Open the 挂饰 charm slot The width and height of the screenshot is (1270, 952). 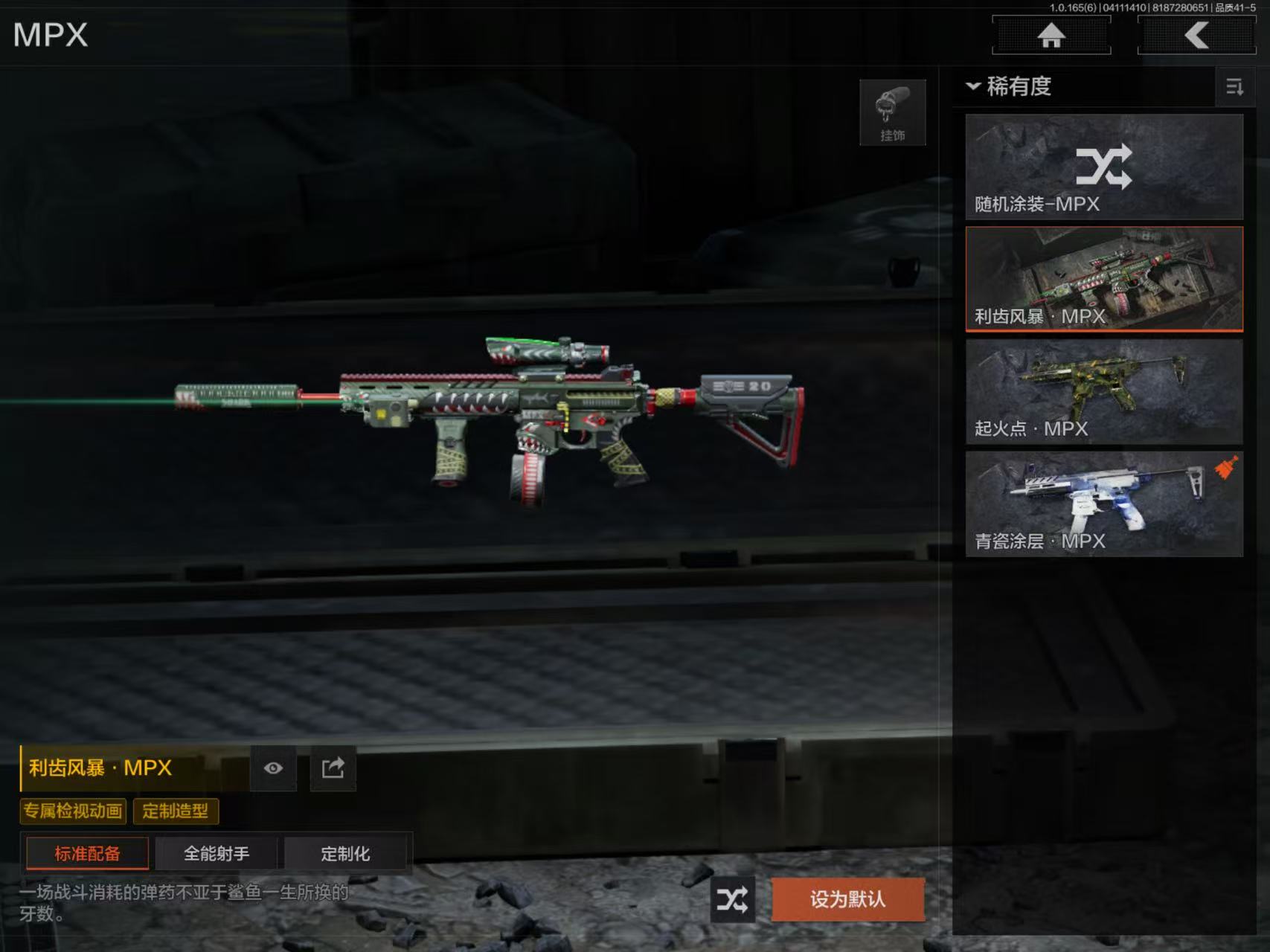(x=892, y=112)
